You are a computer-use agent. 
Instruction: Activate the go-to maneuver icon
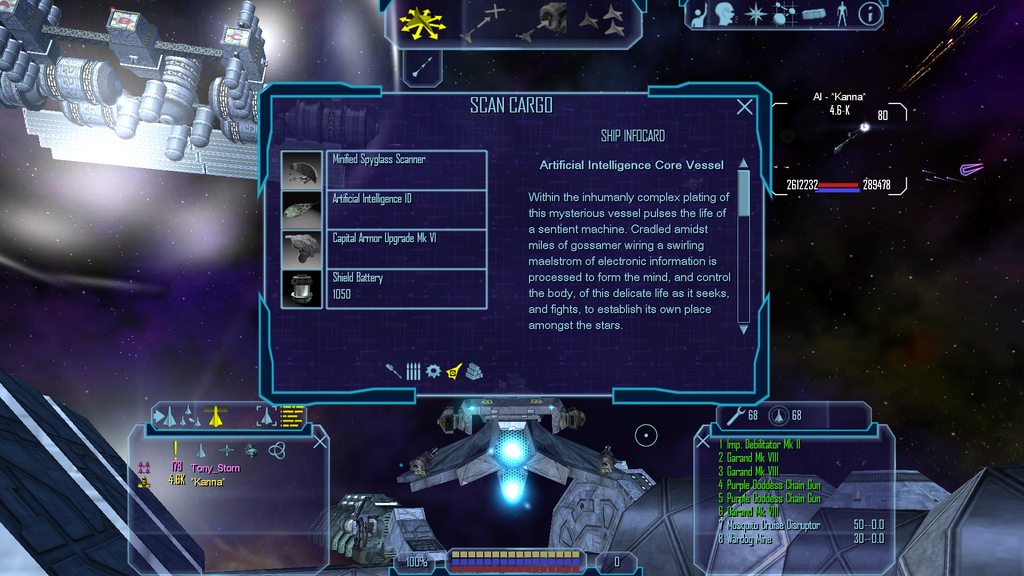pyautogui.click(x=481, y=22)
